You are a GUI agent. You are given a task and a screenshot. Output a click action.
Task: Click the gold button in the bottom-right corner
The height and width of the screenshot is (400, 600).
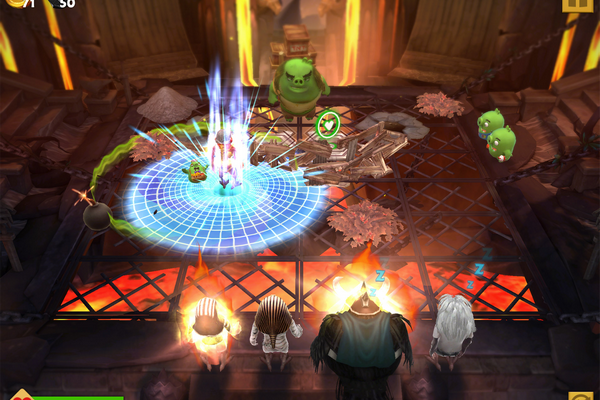581,395
